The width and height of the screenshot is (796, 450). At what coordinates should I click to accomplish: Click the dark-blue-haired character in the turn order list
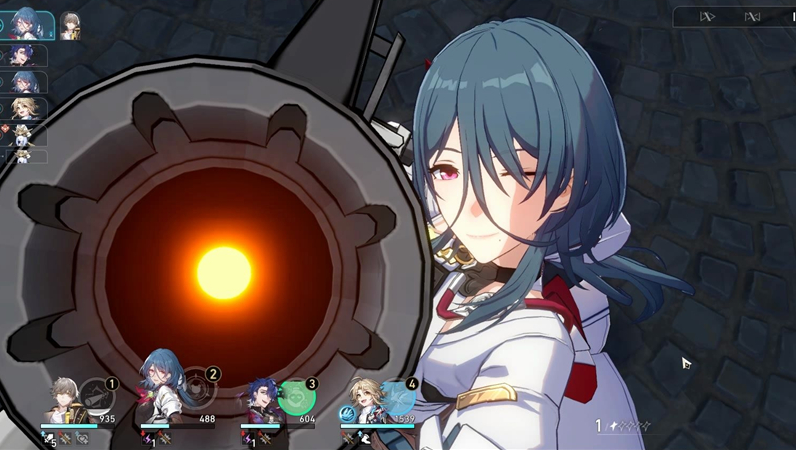coord(24,56)
